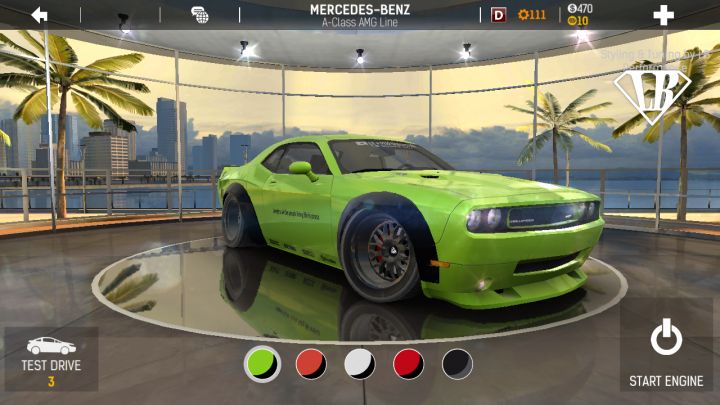Pick the white paint color

[x=360, y=364]
